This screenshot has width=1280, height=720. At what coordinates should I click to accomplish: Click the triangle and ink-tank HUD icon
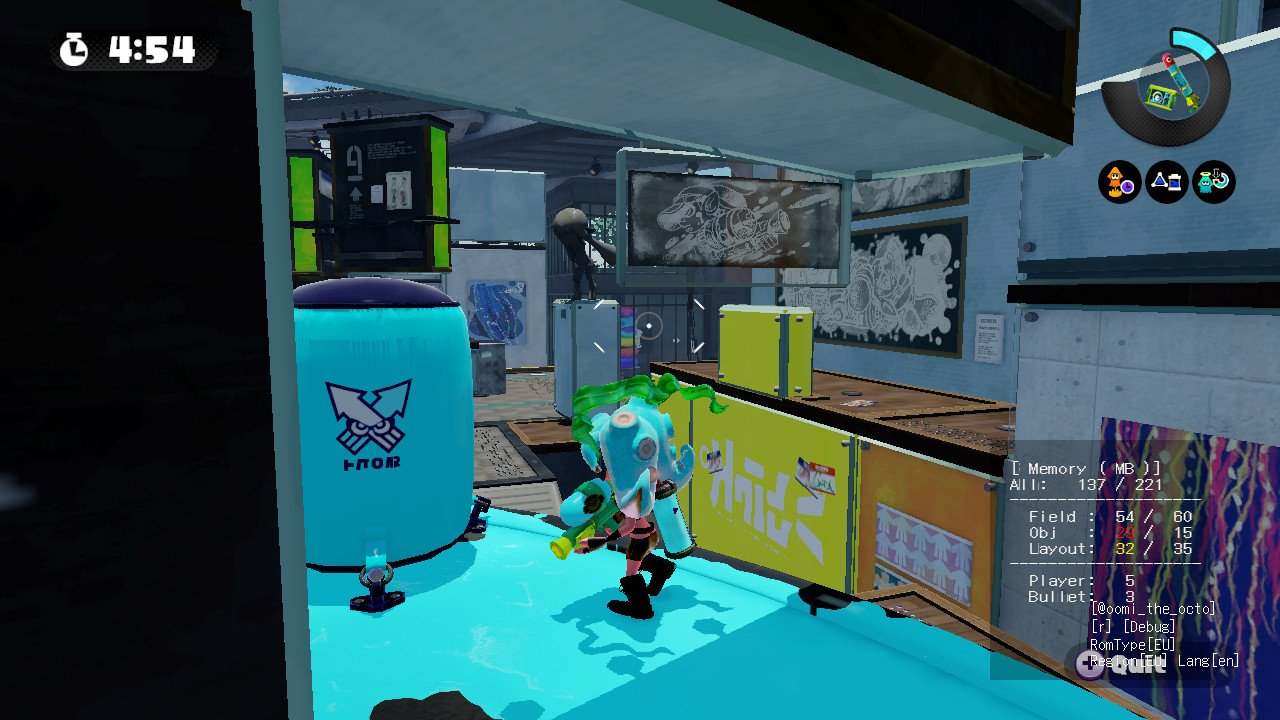coord(1166,183)
